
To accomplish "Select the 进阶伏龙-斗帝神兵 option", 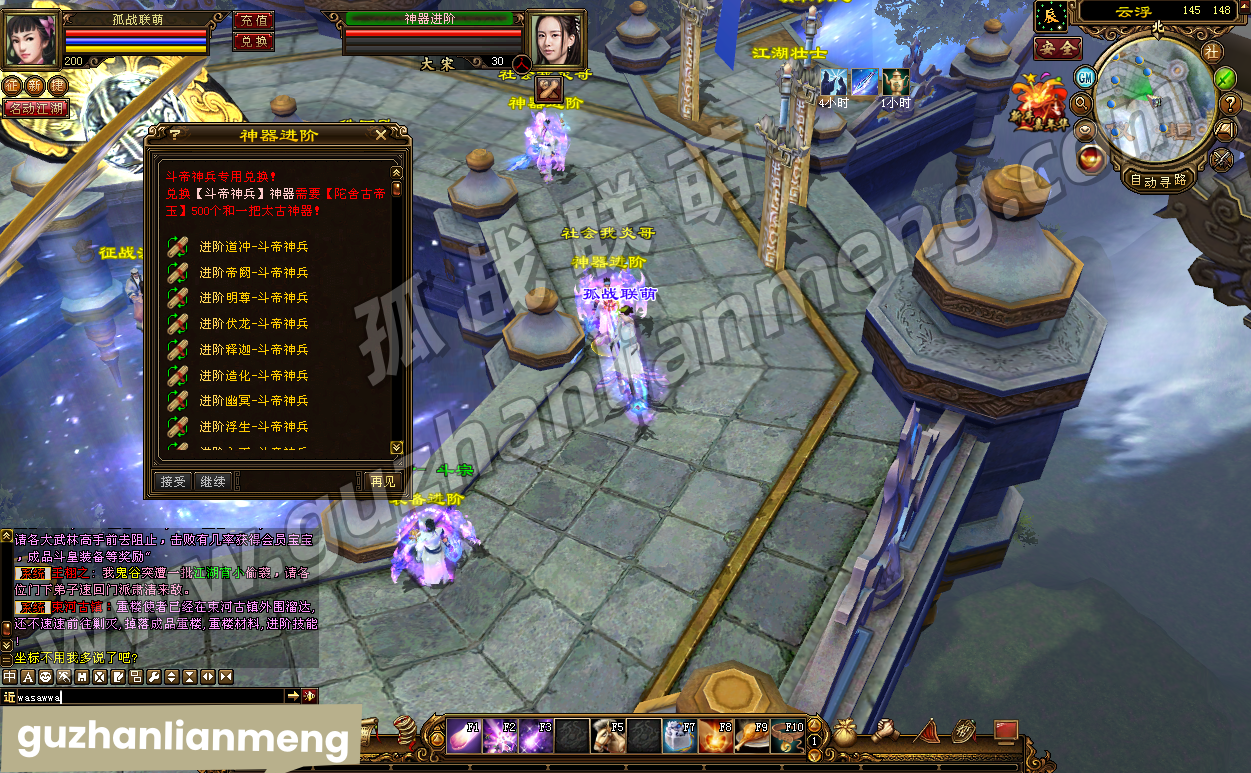I will (x=253, y=324).
